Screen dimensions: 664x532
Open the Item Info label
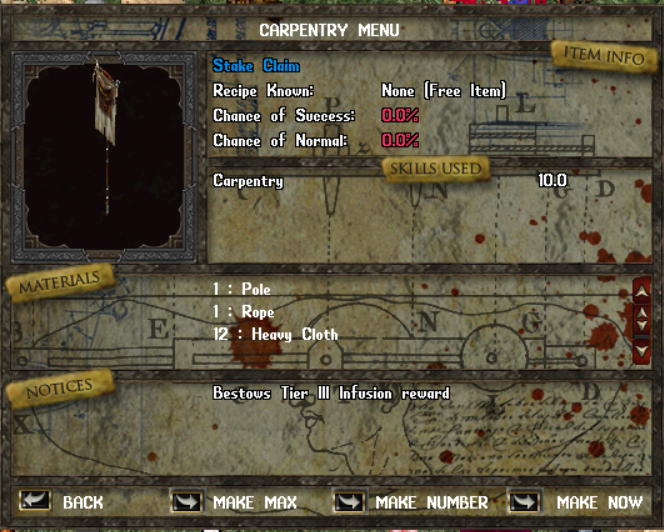(x=604, y=56)
